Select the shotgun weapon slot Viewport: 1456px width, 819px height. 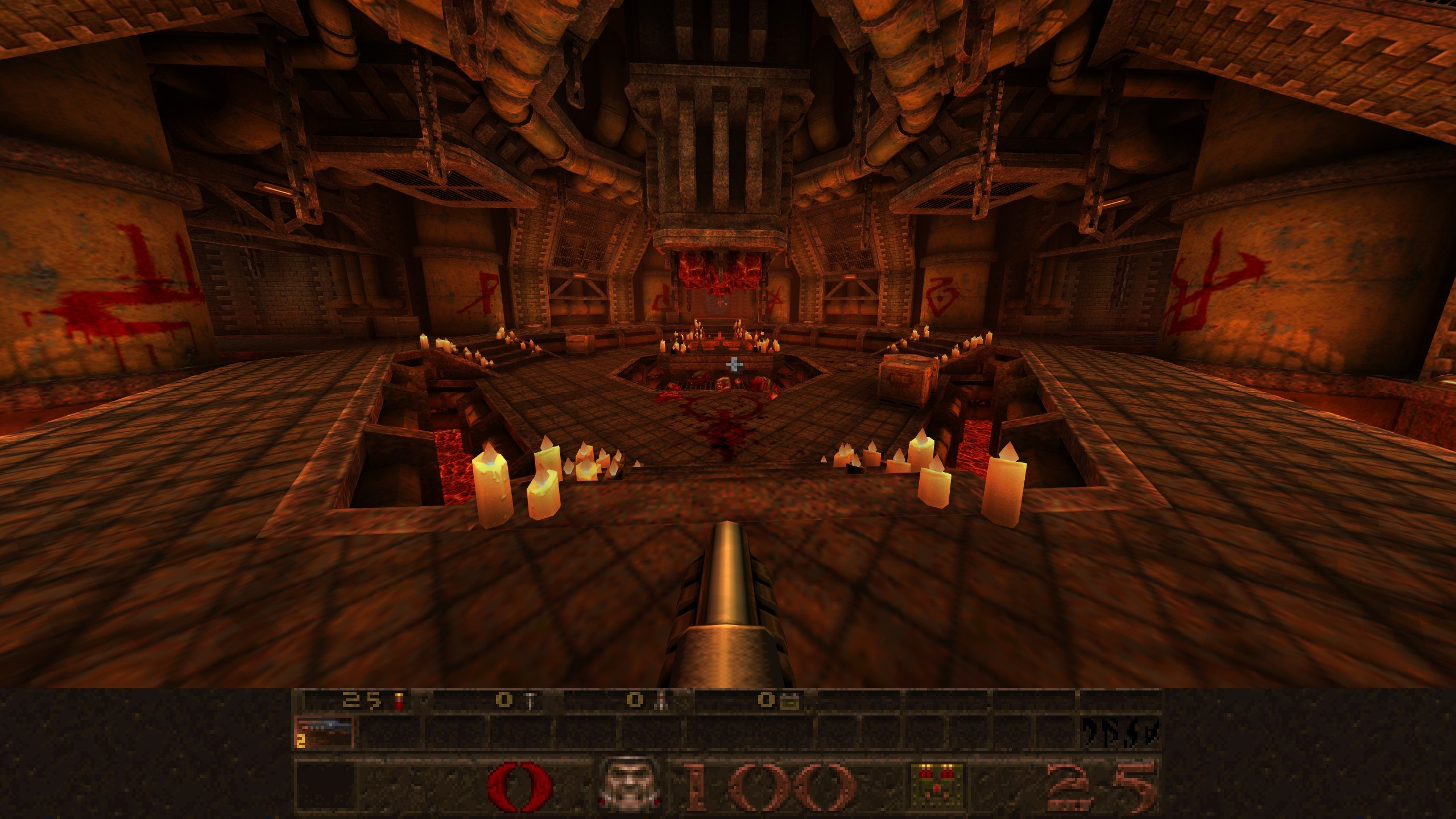coord(324,732)
